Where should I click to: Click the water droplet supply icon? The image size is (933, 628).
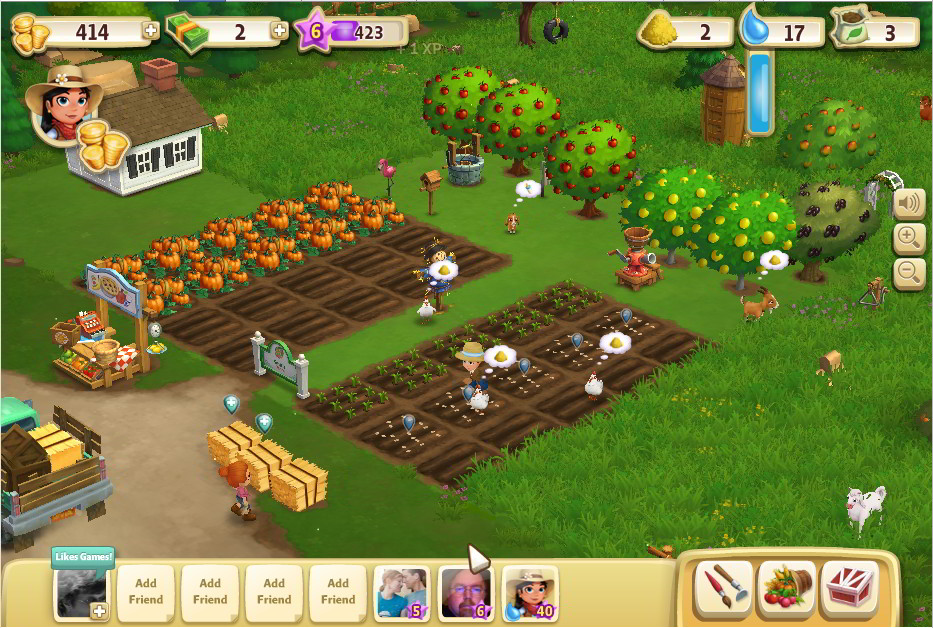[x=756, y=27]
